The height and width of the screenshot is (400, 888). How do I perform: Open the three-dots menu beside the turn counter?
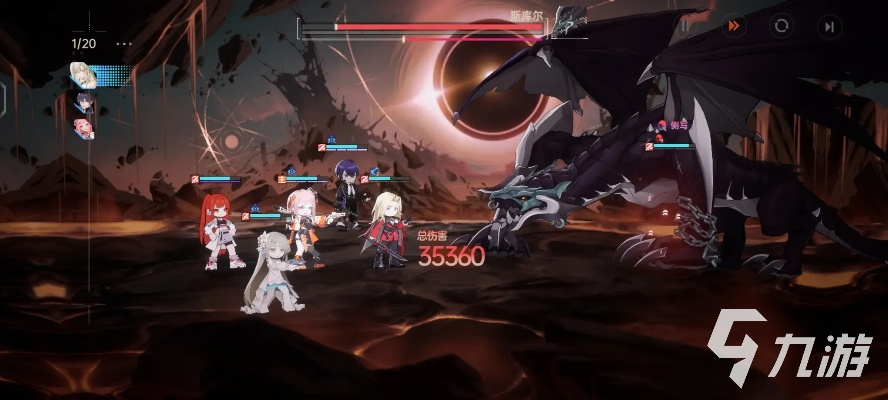(123, 44)
